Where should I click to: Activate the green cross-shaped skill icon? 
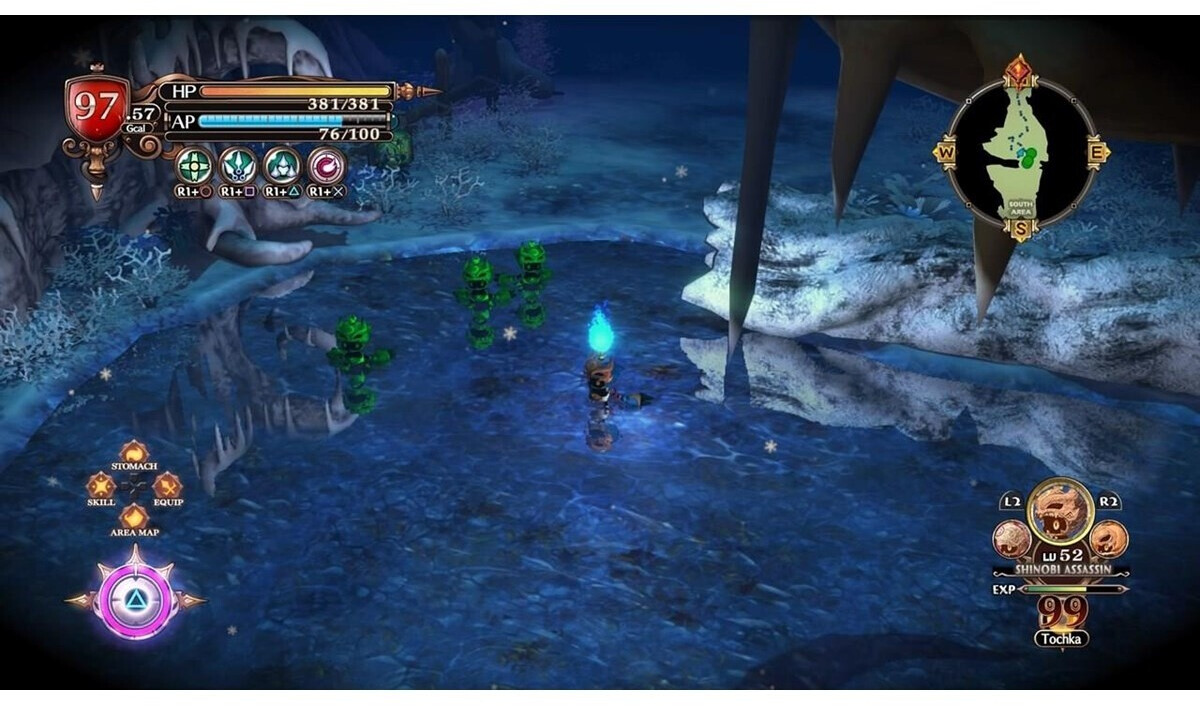(195, 165)
